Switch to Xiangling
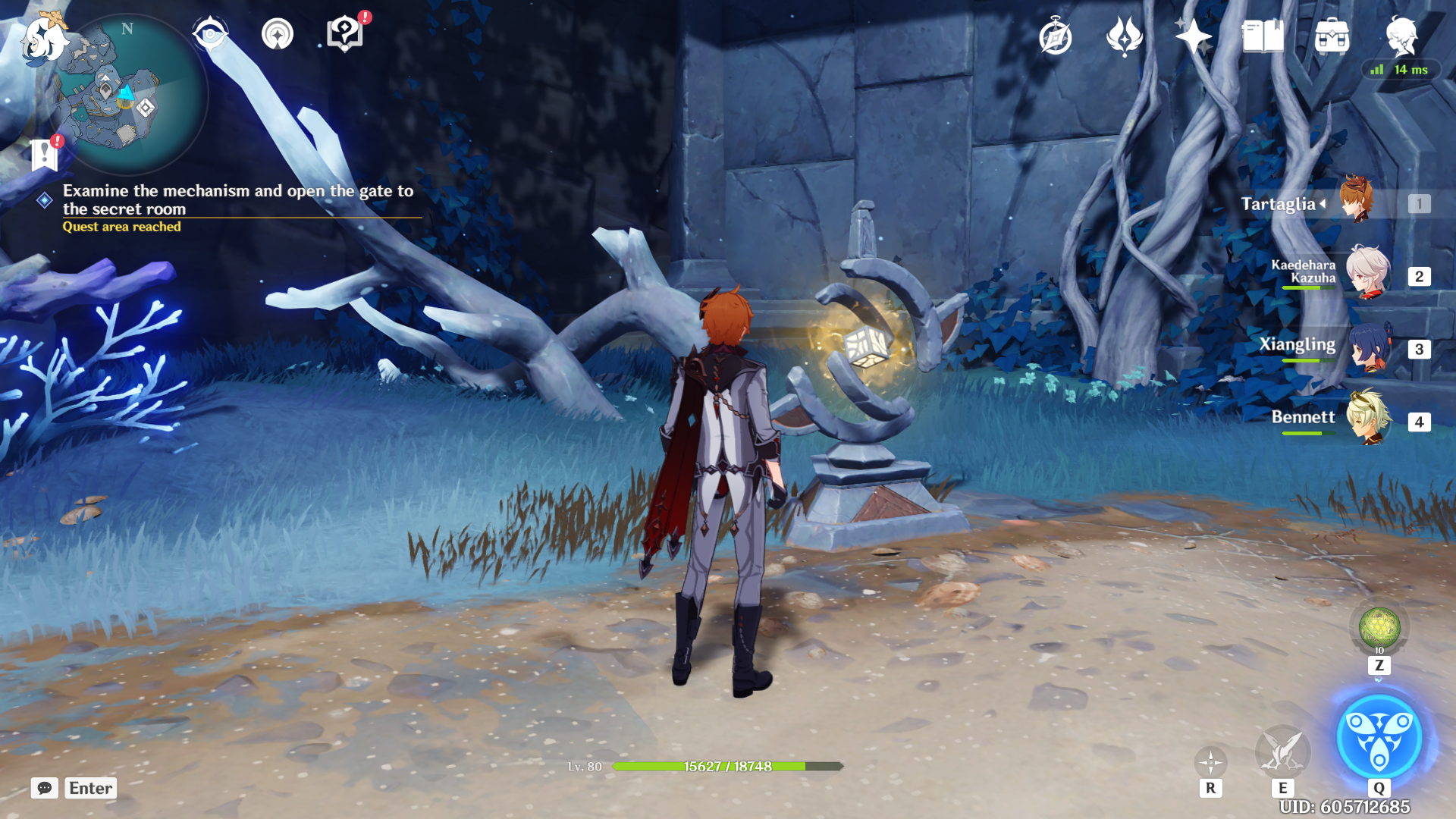Image resolution: width=1456 pixels, height=819 pixels. coord(1367,347)
